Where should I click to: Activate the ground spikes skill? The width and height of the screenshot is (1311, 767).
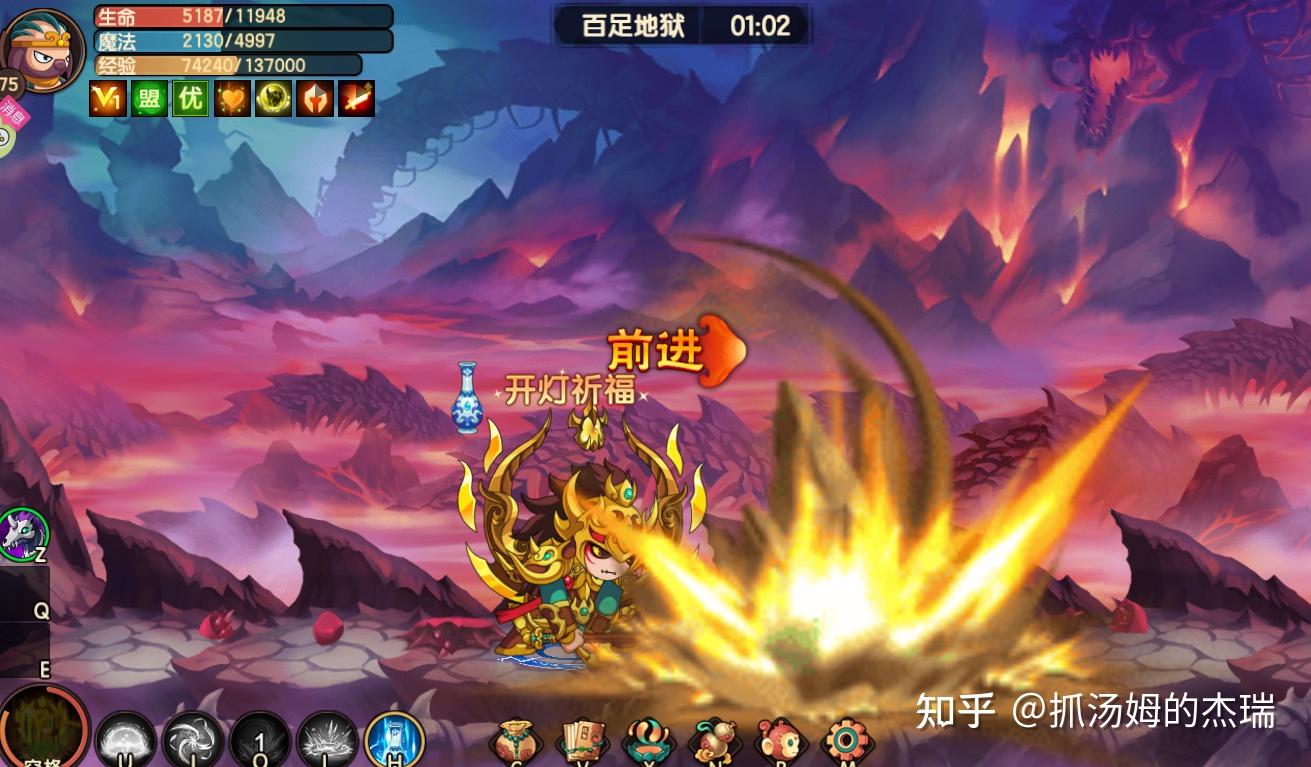[327, 742]
